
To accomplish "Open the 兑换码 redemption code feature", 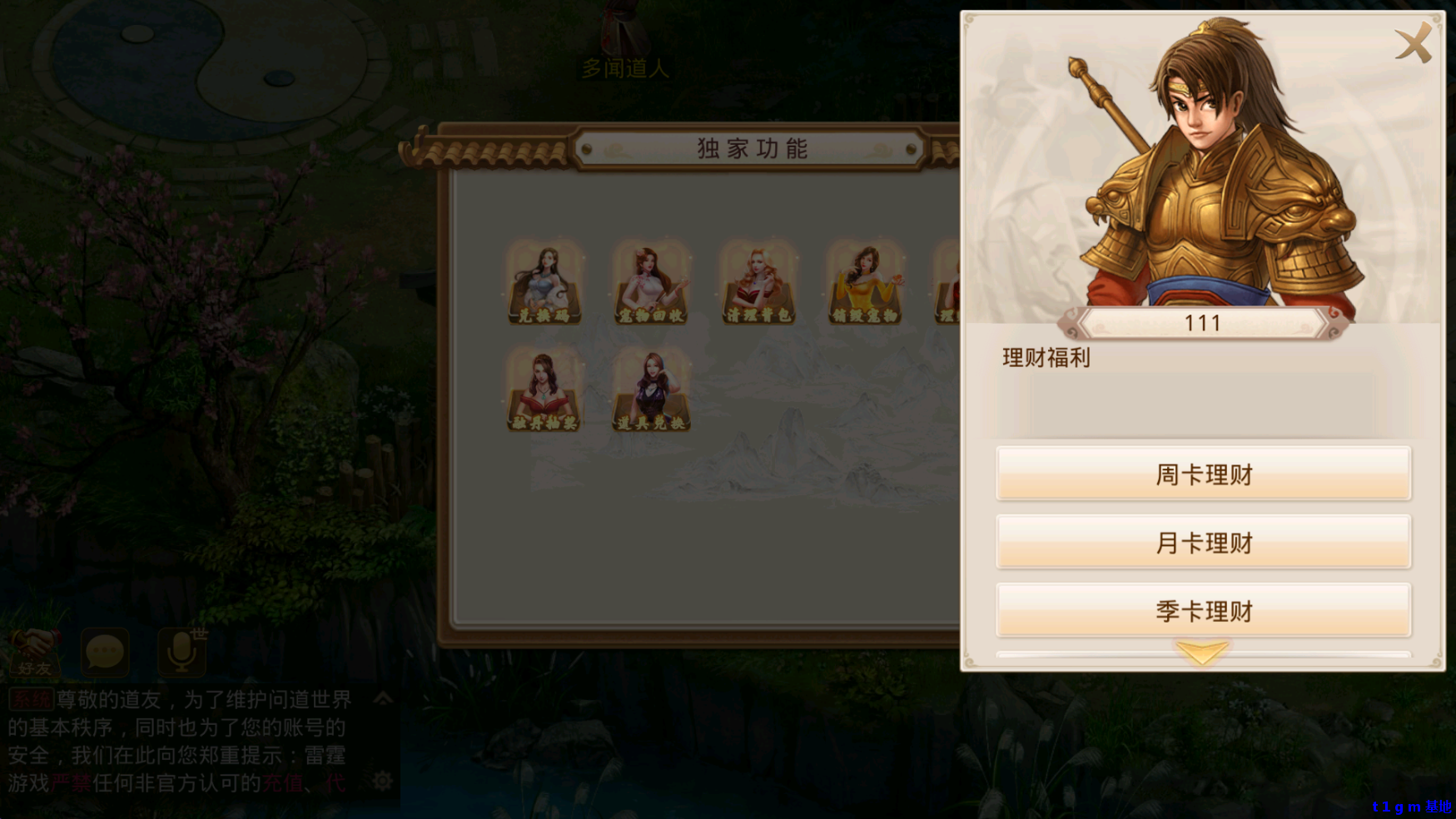I will click(x=544, y=283).
